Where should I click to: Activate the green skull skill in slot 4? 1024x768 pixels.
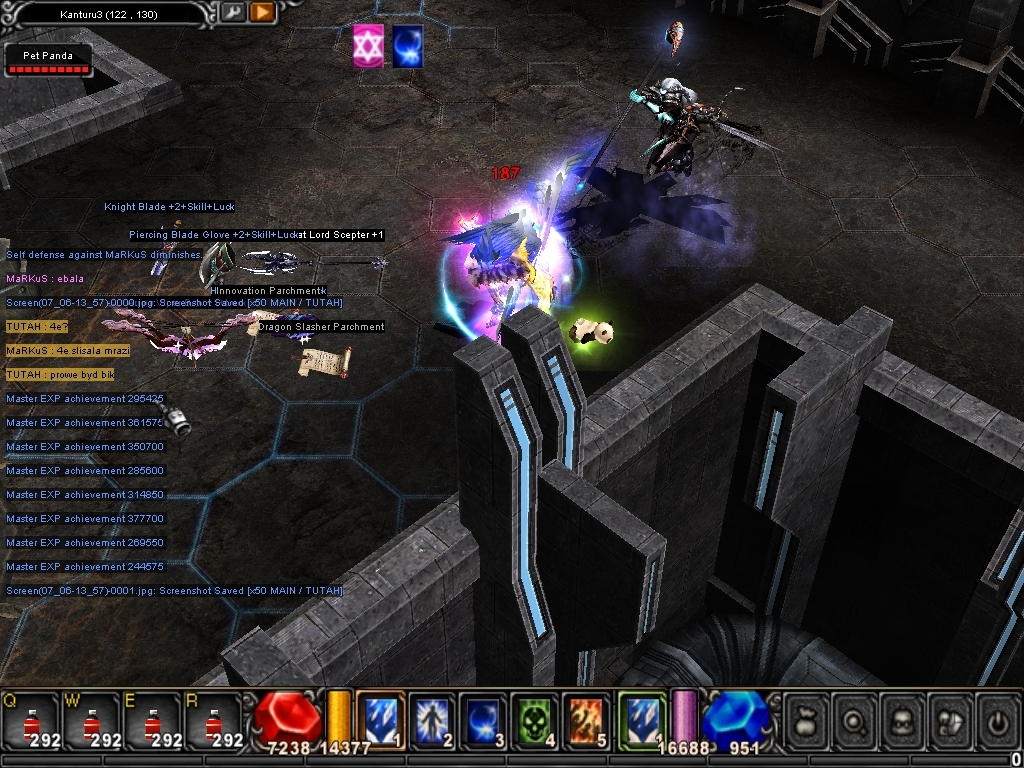[535, 720]
